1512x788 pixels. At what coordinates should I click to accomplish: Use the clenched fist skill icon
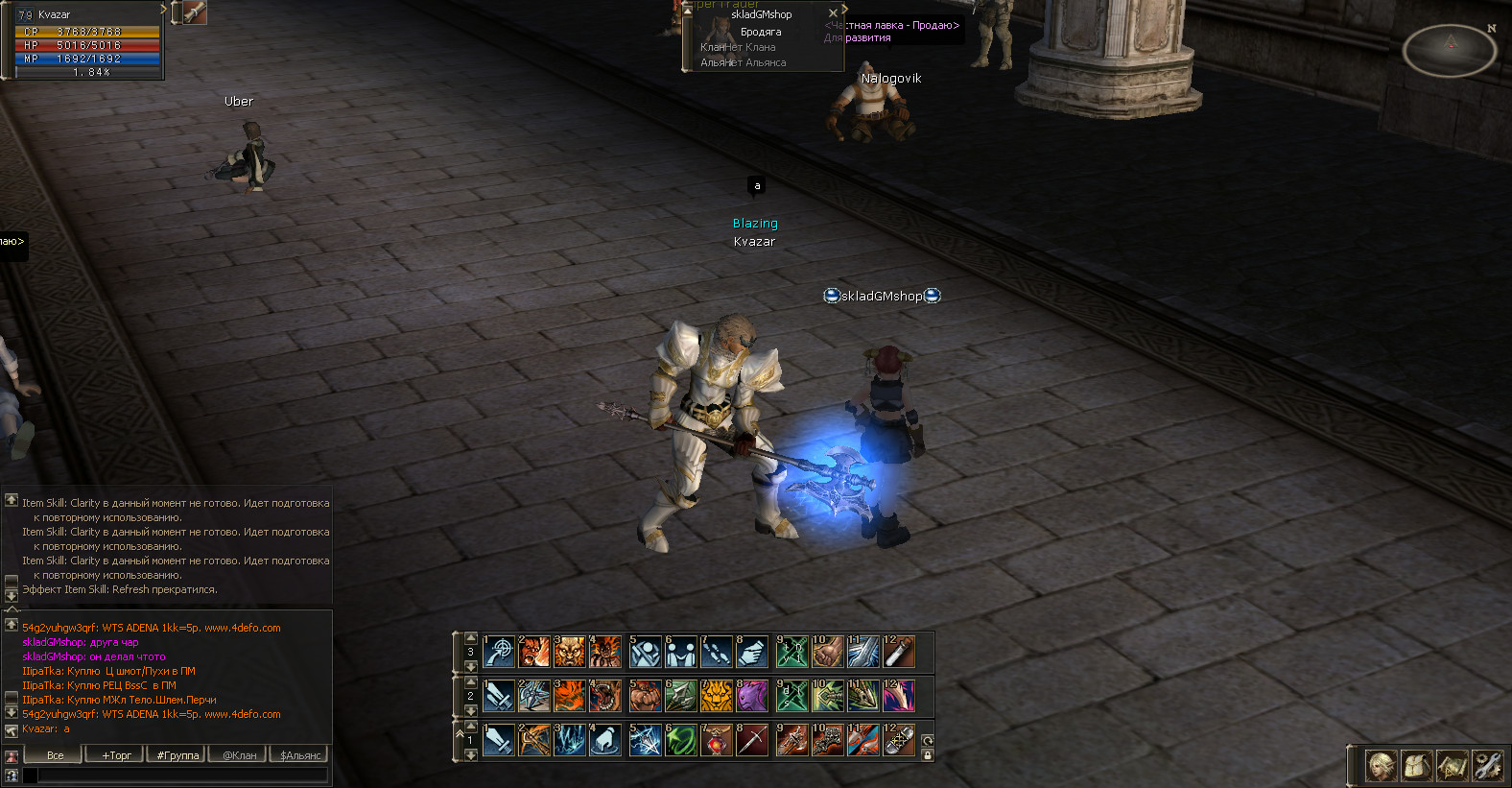click(x=827, y=653)
